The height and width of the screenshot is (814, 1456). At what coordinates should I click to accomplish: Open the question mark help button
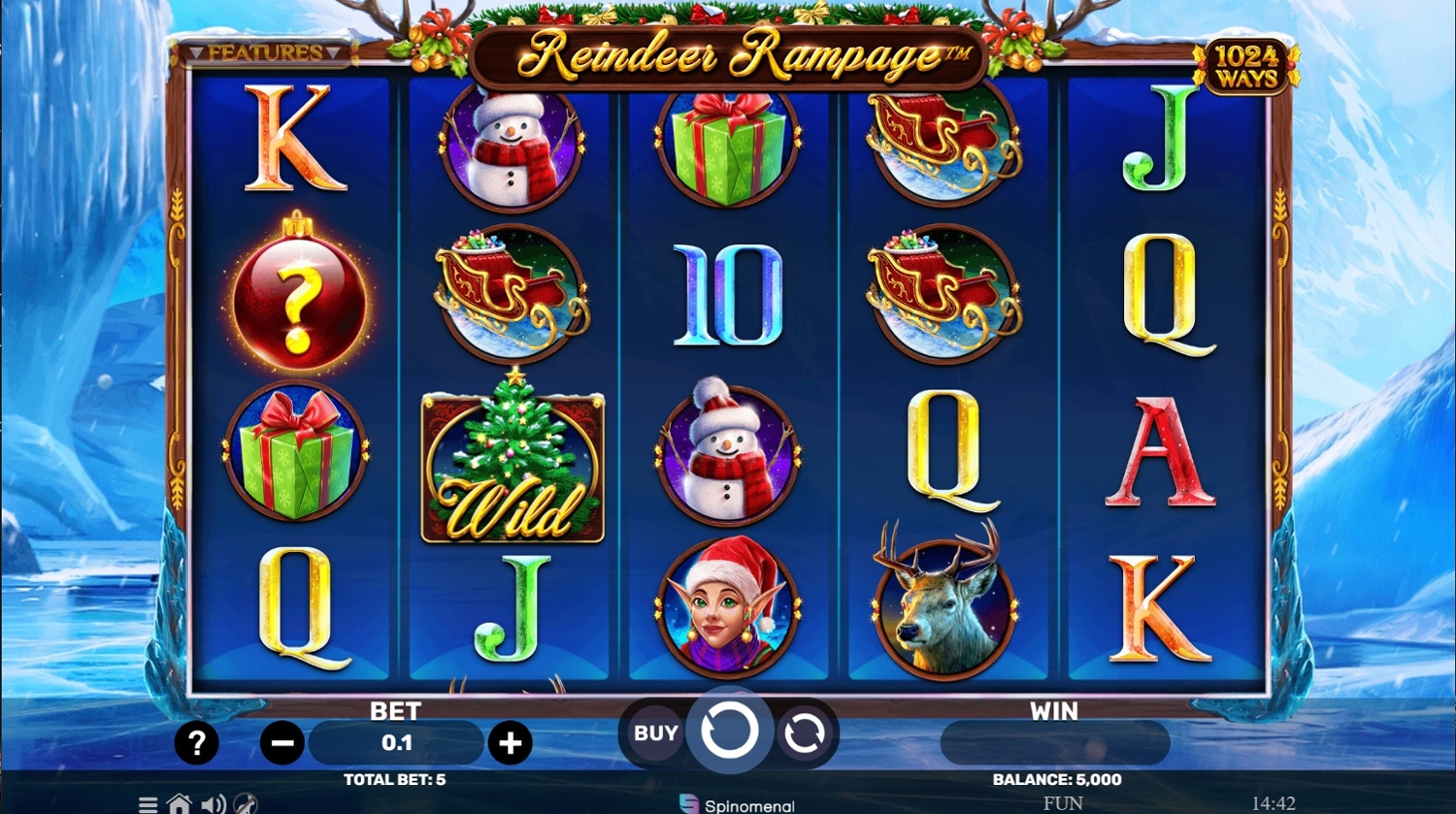tap(196, 743)
